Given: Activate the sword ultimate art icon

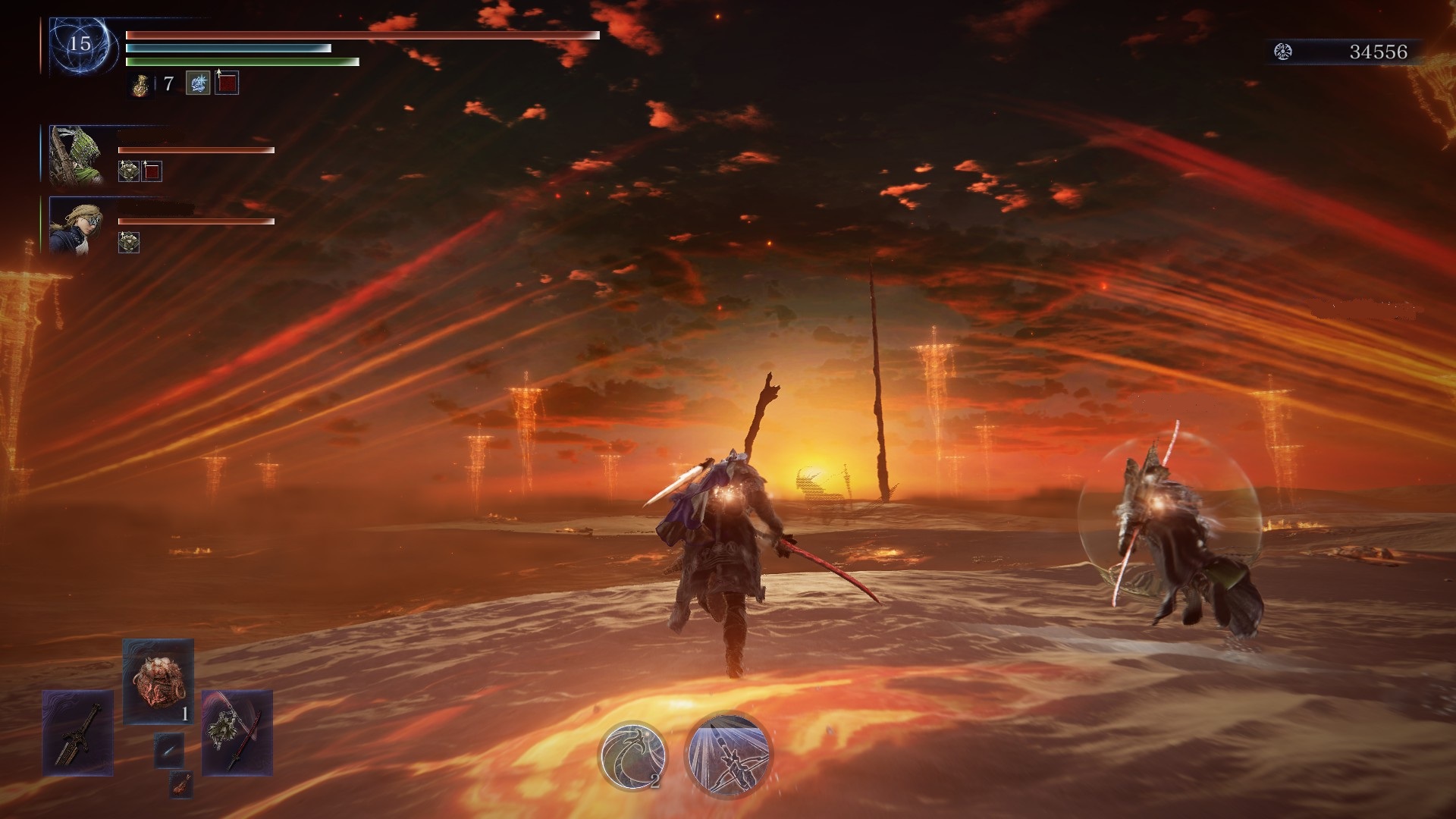Looking at the screenshot, I should (728, 753).
